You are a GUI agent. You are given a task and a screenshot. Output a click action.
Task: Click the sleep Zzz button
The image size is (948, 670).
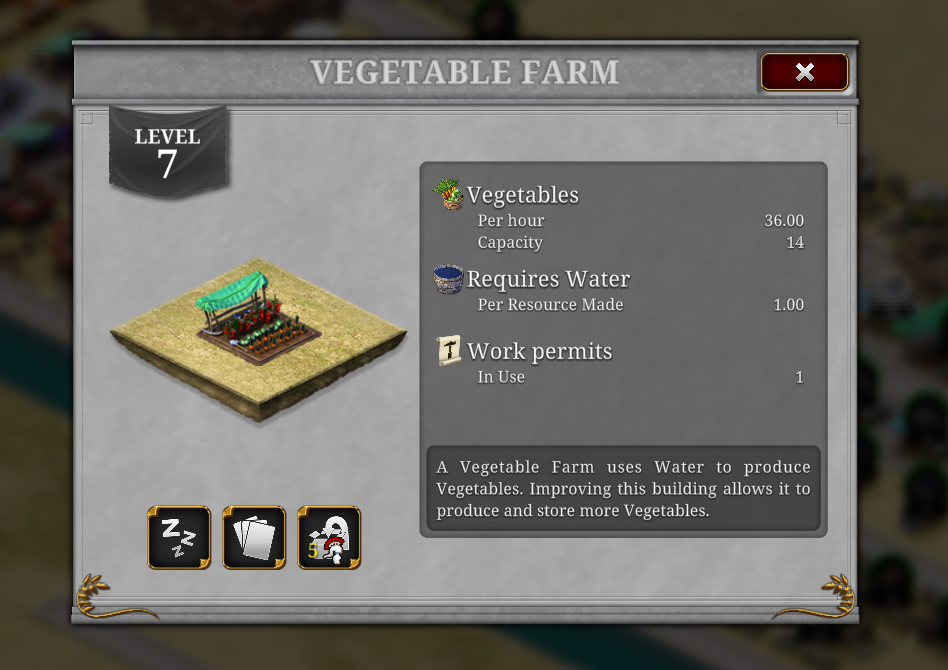point(179,538)
